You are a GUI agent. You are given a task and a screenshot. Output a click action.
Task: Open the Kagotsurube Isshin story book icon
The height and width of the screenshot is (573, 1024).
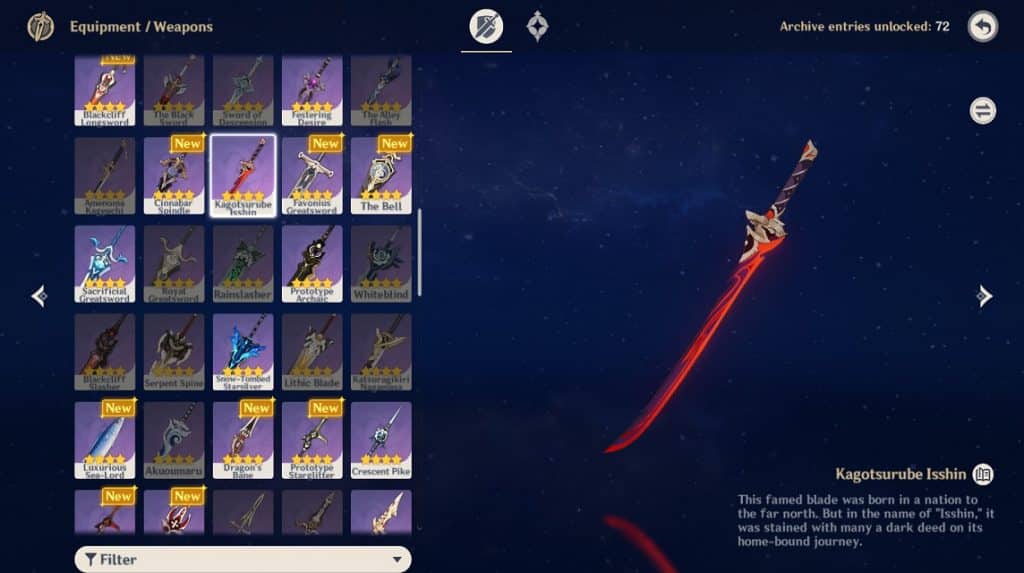tap(982, 474)
